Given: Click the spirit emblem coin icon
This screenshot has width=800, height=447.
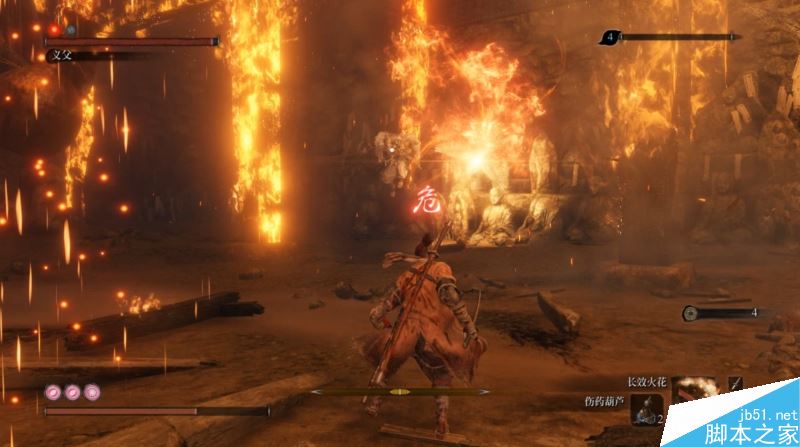Looking at the screenshot, I should pyautogui.click(x=690, y=314).
